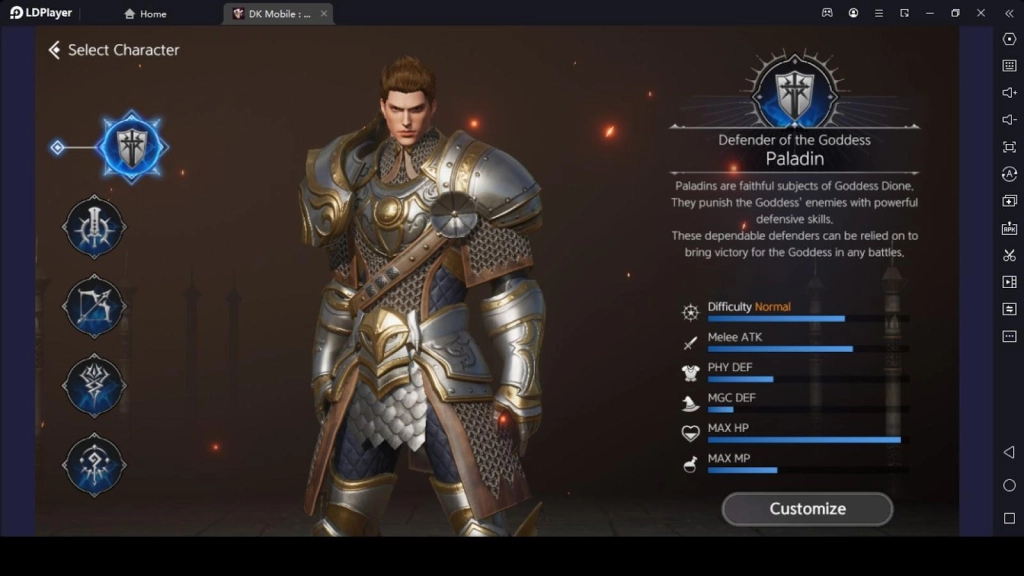Select the fourth class emblem with flame crest

95,385
